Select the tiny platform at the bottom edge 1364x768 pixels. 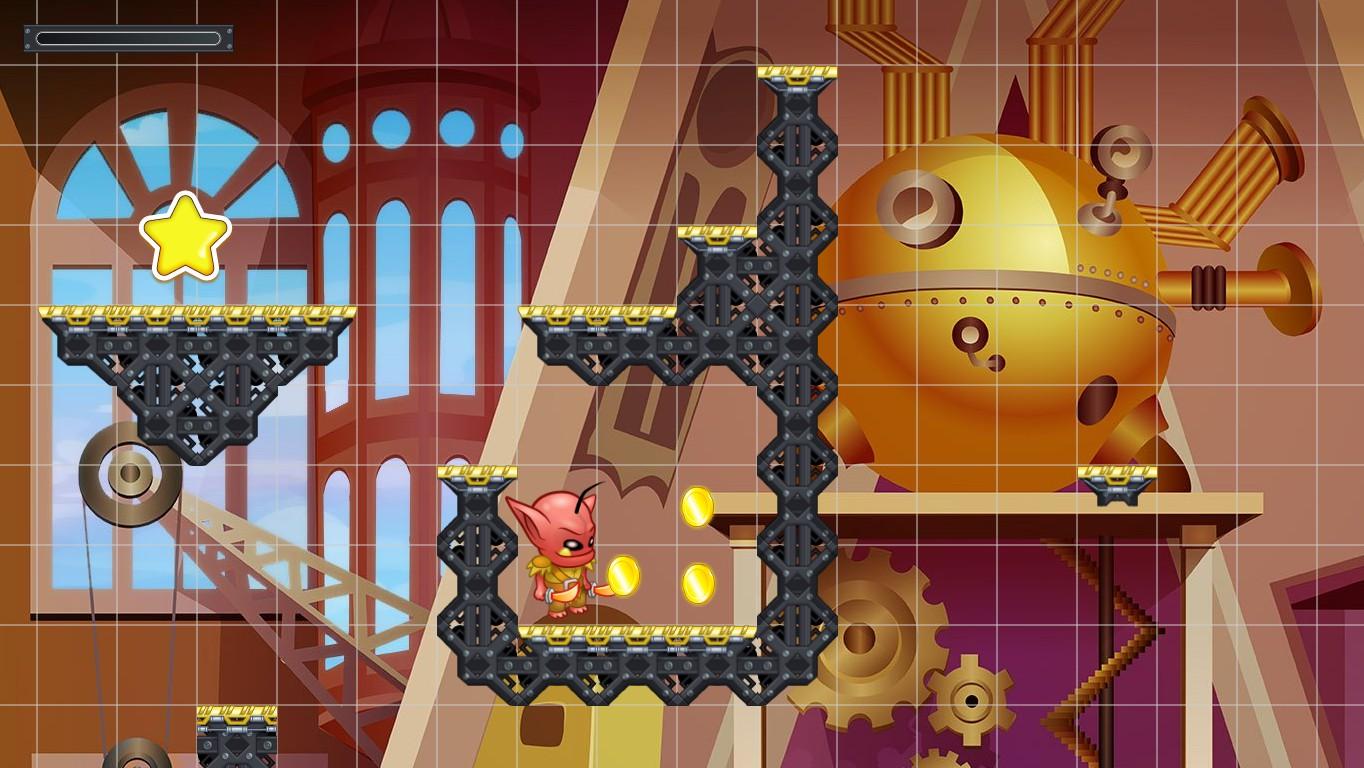point(237,735)
